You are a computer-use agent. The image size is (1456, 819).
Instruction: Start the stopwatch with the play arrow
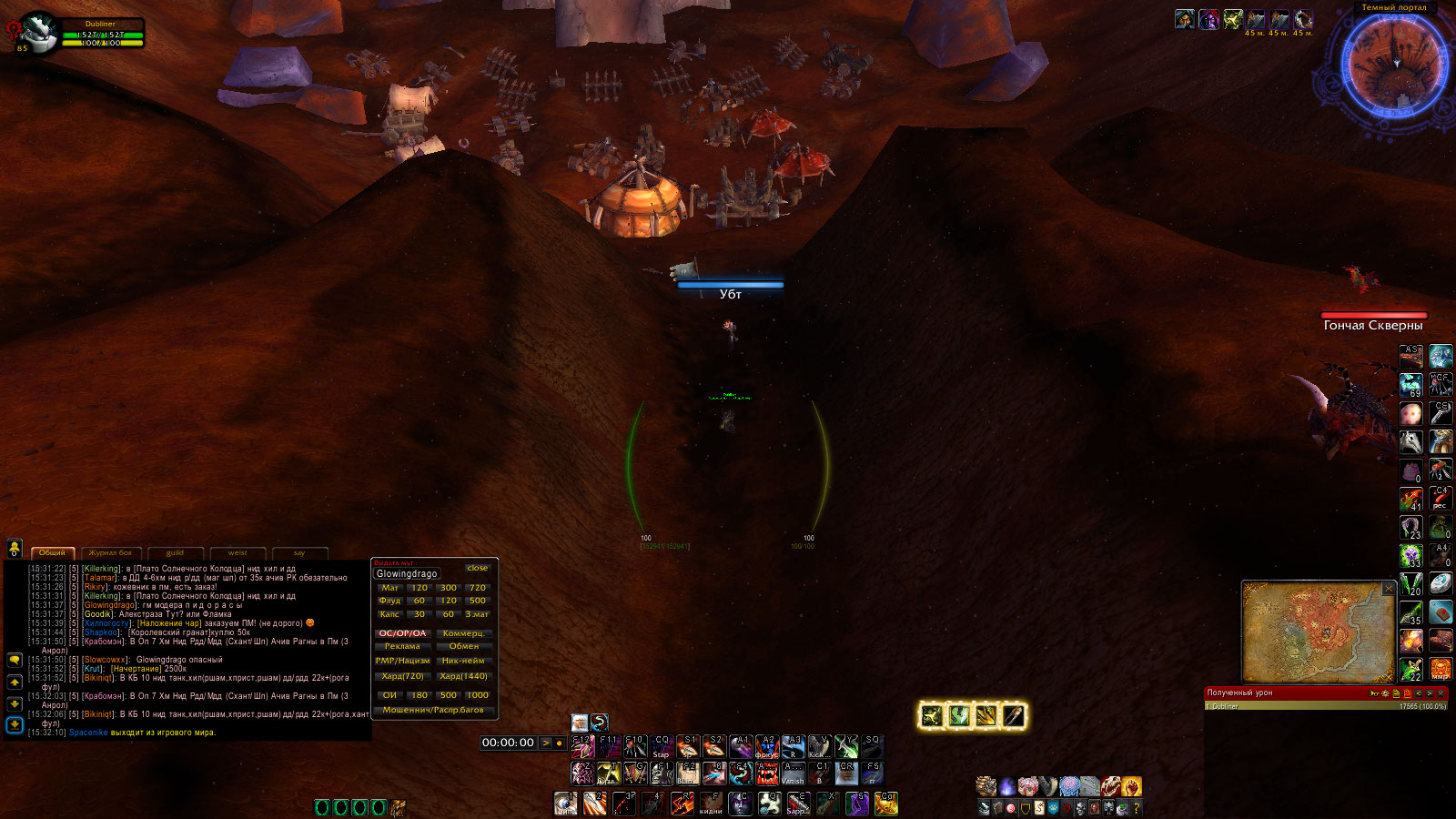(546, 743)
